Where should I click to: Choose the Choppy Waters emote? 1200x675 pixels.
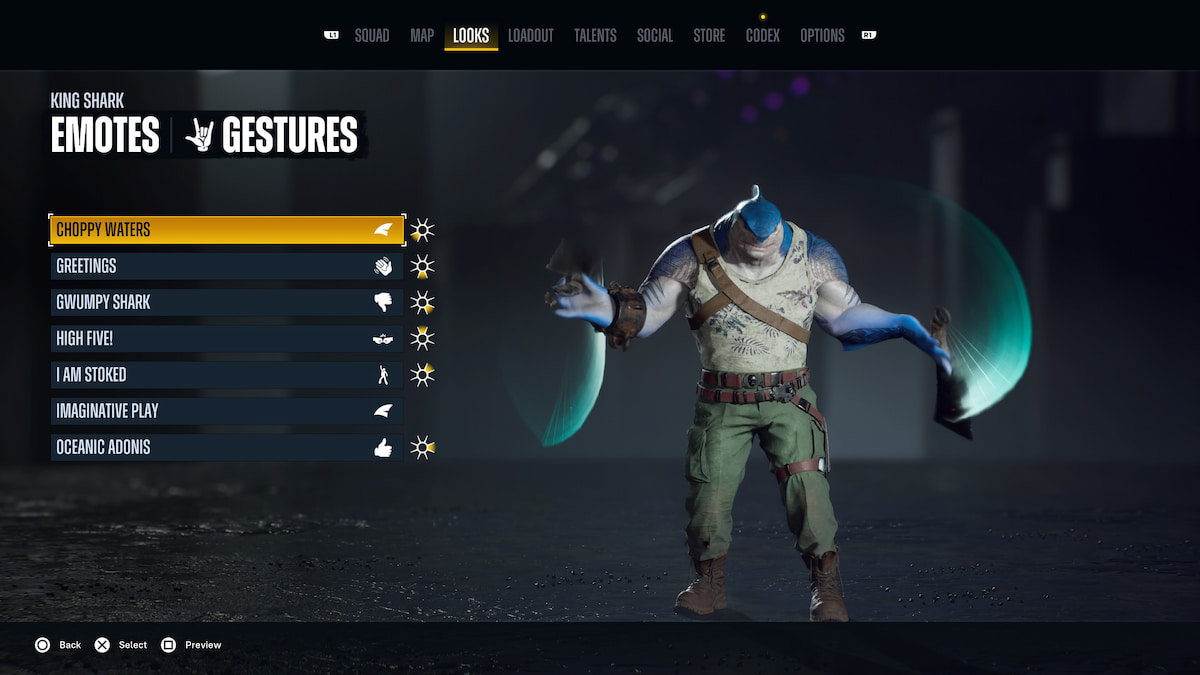pyautogui.click(x=227, y=230)
